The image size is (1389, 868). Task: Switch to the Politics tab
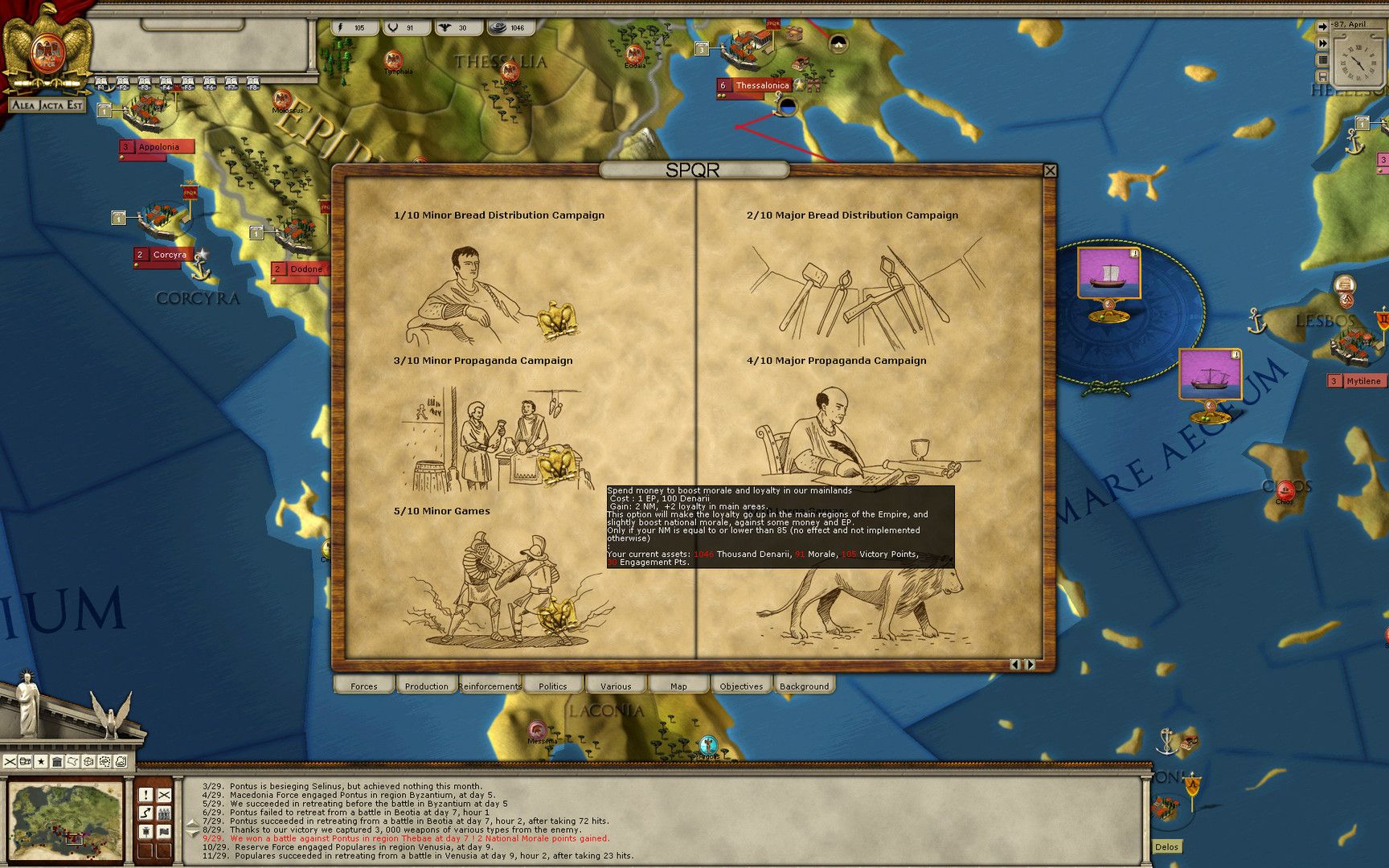point(553,686)
